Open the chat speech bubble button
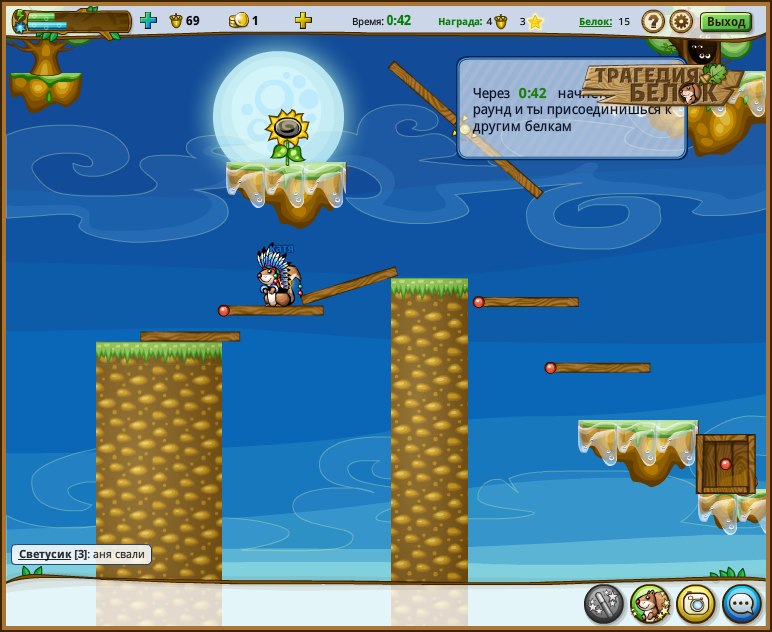Viewport: 772px width, 632px height. click(x=741, y=603)
